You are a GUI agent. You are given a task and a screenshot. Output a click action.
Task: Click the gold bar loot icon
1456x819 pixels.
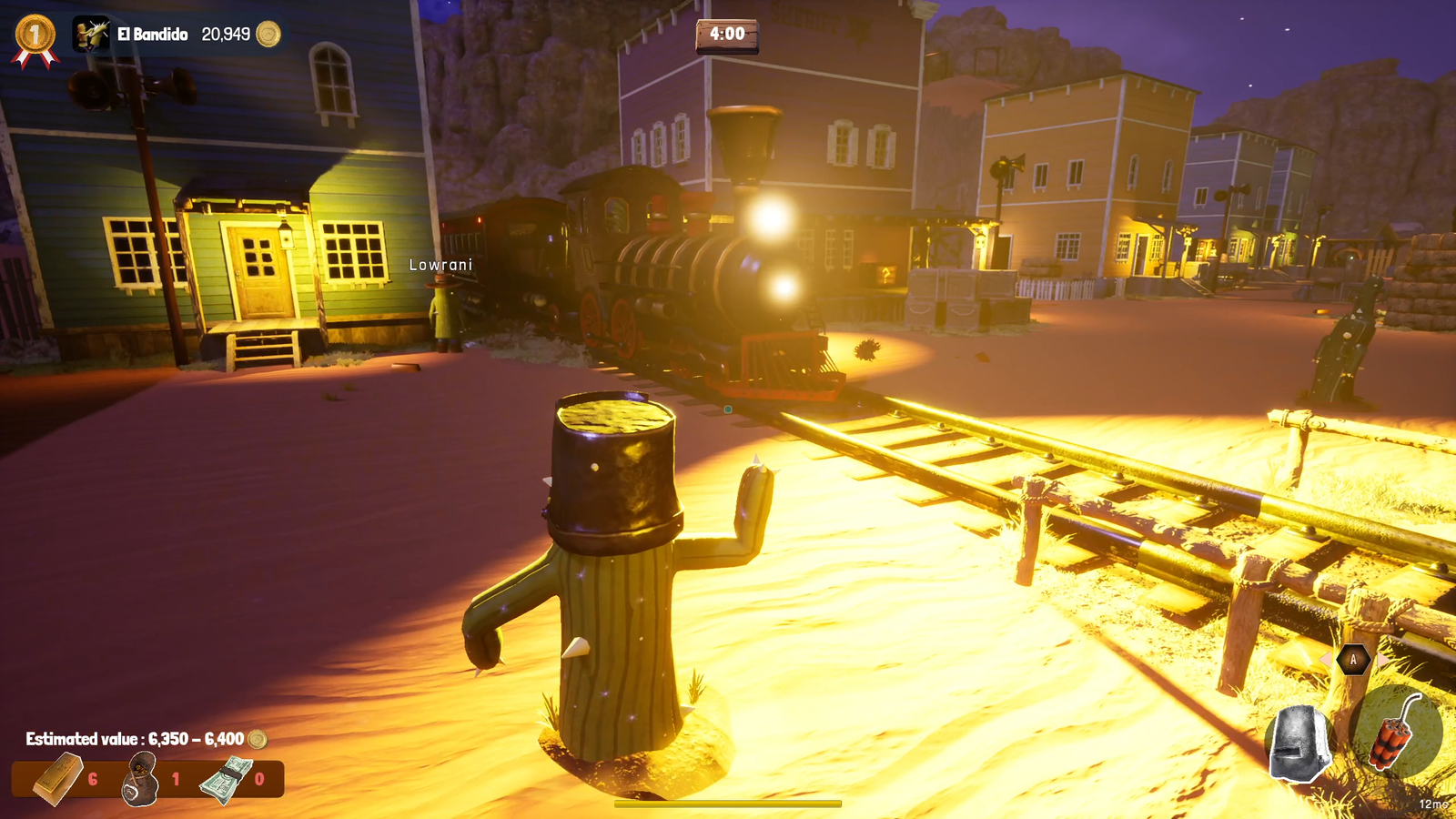click(58, 779)
